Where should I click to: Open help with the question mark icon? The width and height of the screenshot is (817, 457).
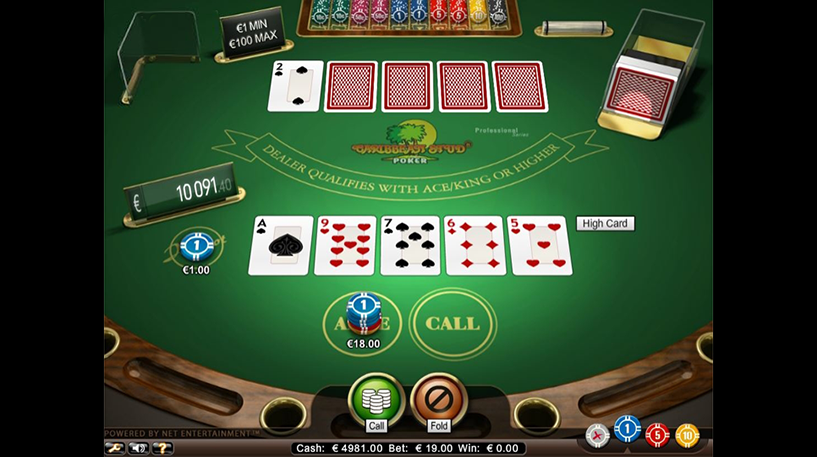[x=162, y=447]
